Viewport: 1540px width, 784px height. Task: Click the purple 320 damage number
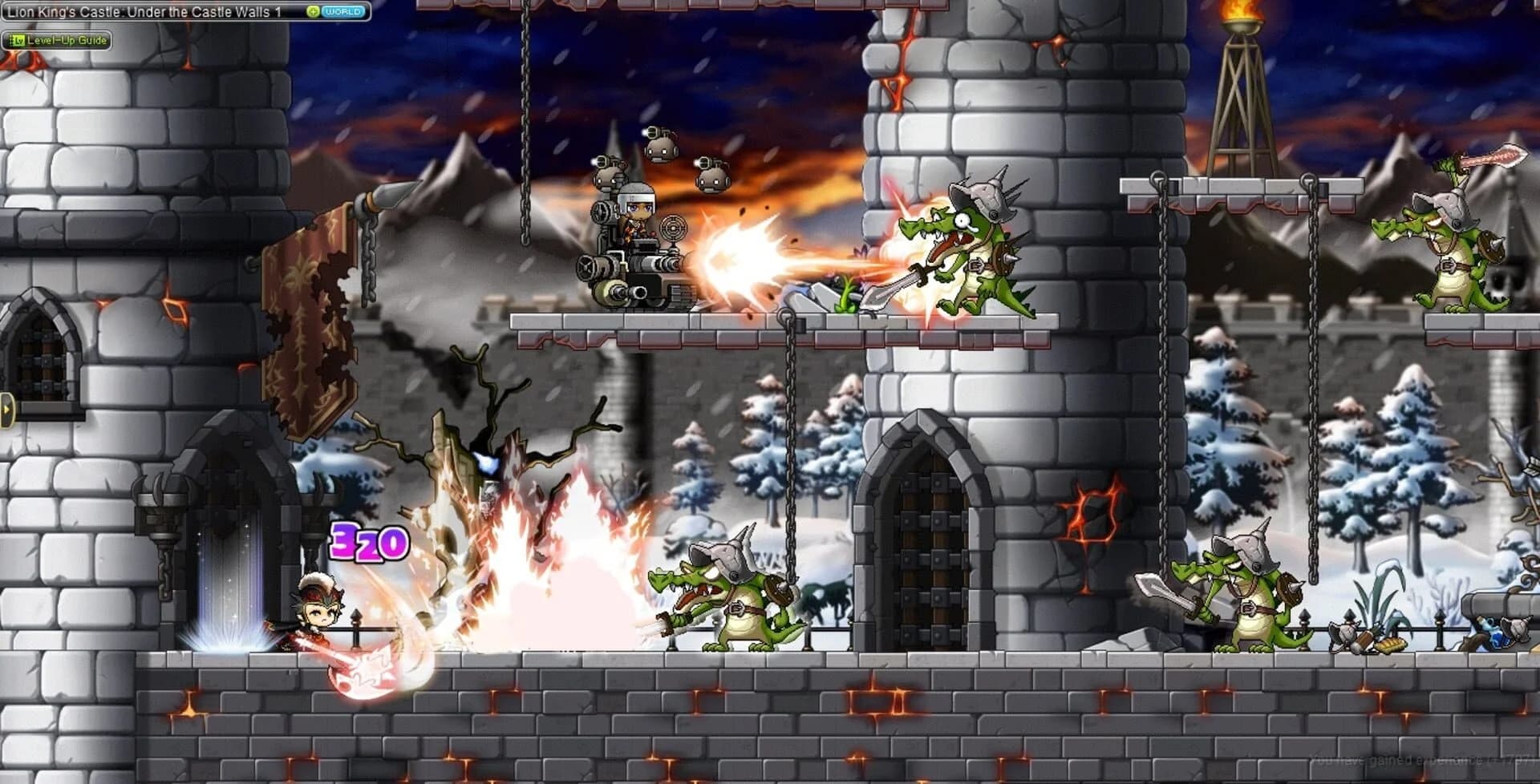click(369, 544)
